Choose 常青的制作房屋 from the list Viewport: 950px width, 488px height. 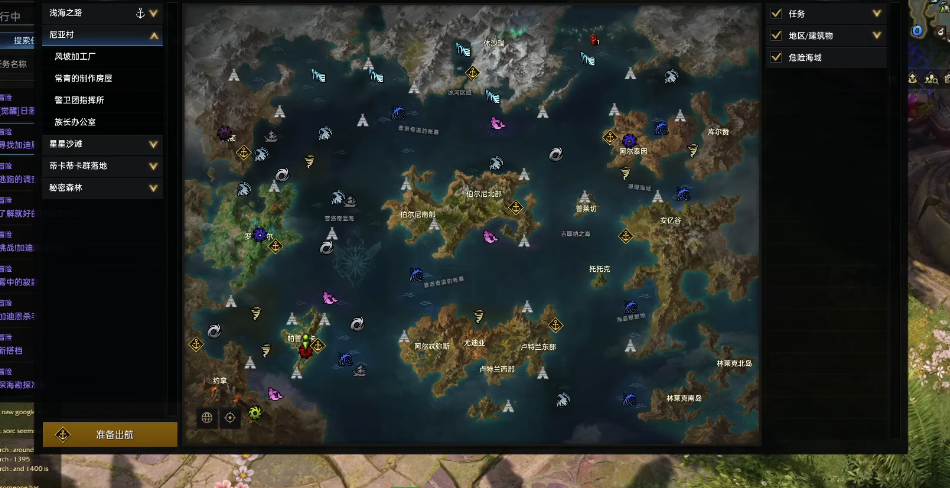point(83,78)
